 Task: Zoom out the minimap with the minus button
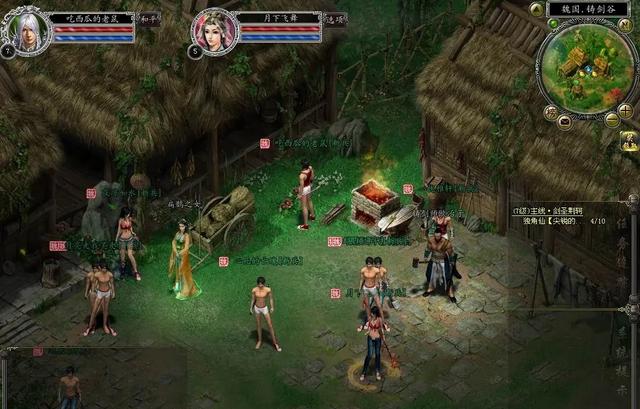611,120
